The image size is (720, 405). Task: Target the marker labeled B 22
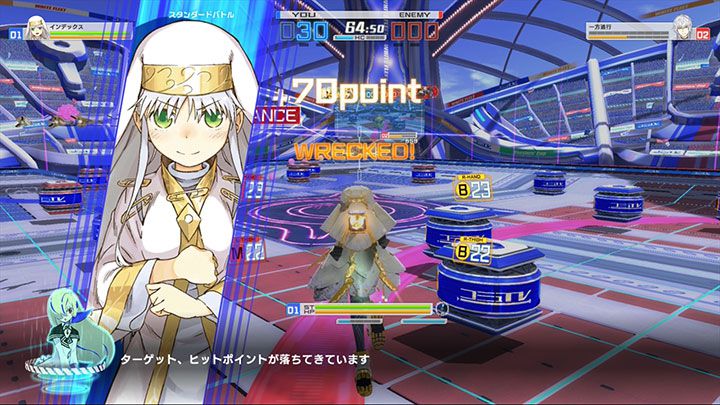[x=473, y=253]
